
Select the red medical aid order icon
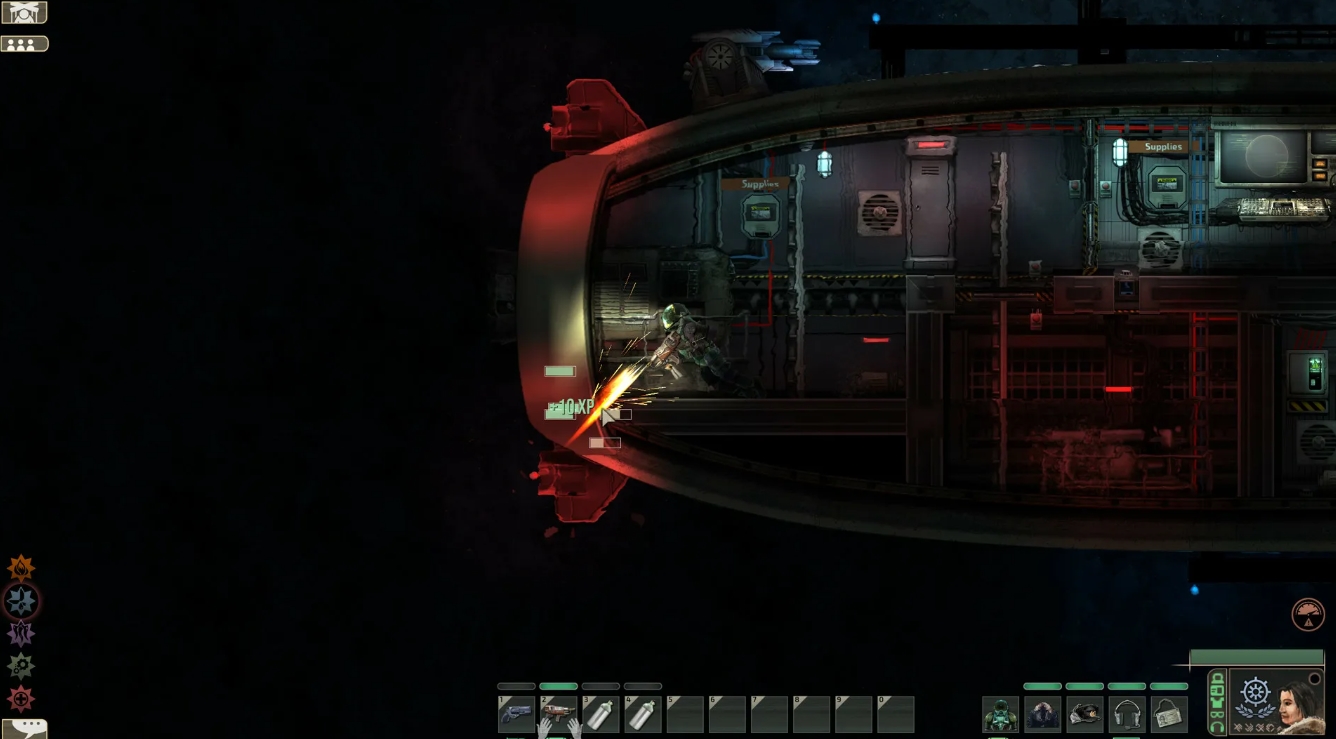20,699
